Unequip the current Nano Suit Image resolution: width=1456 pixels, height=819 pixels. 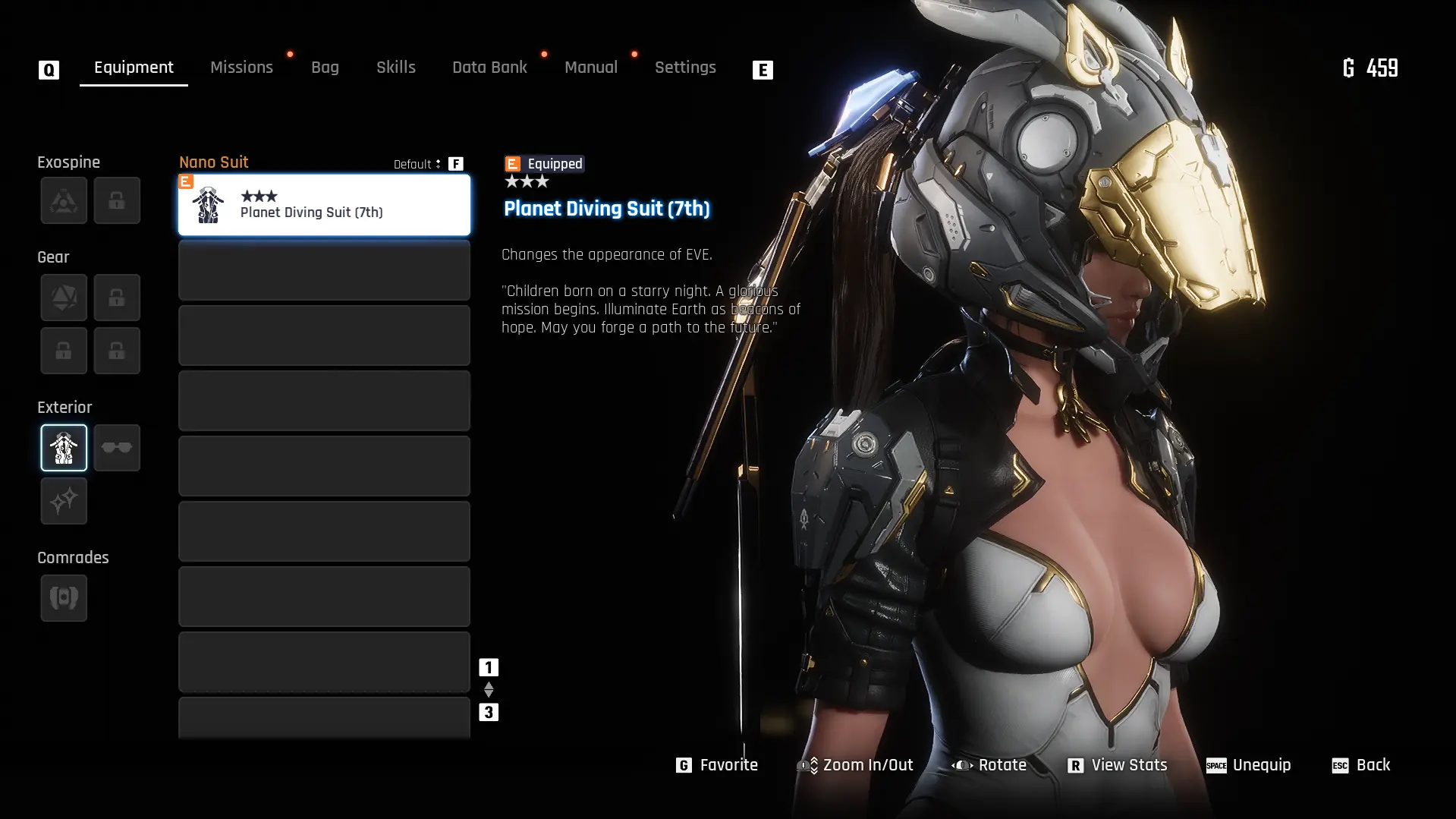coord(1248,765)
